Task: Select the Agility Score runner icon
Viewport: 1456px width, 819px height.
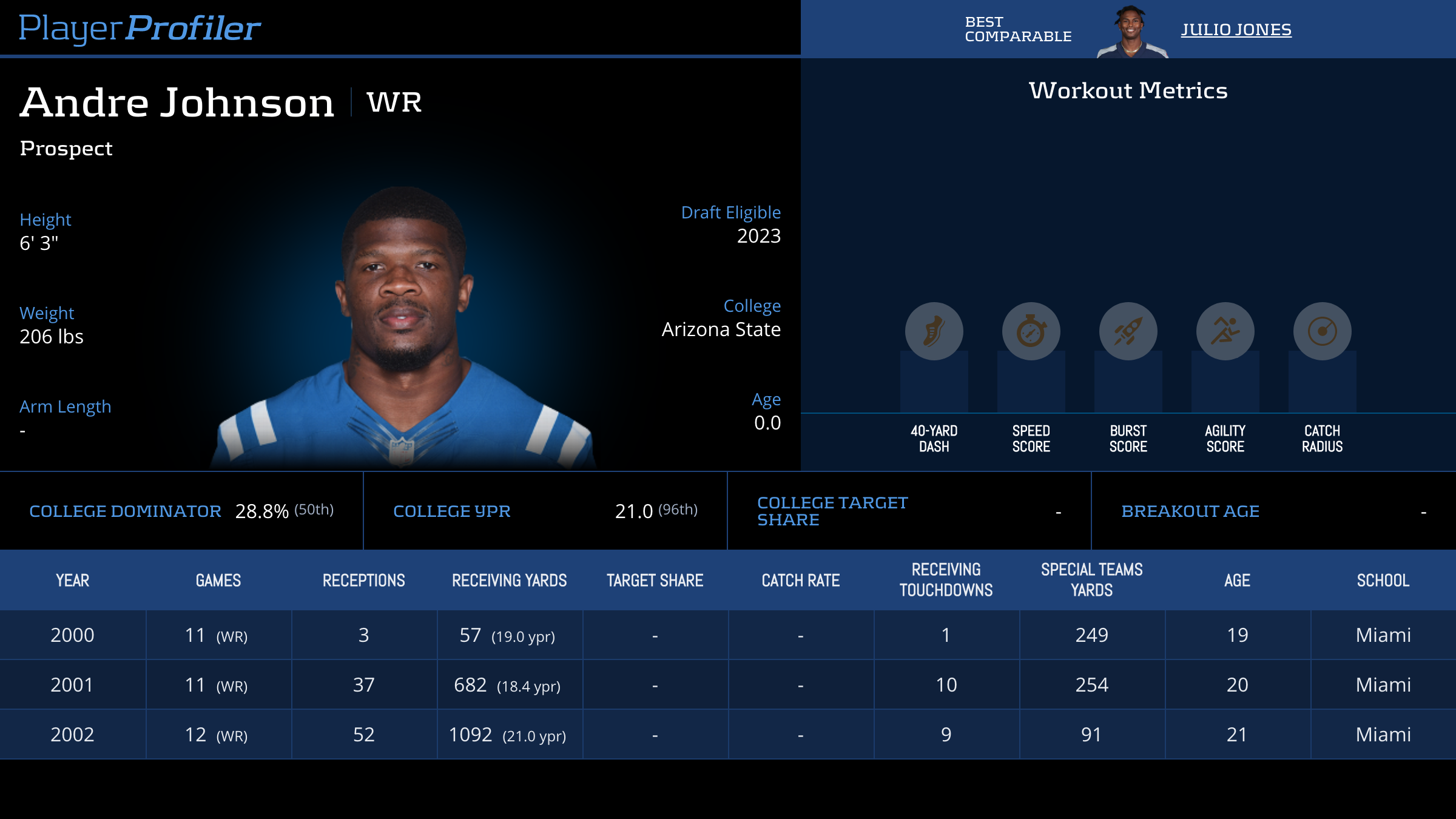Action: (1225, 331)
